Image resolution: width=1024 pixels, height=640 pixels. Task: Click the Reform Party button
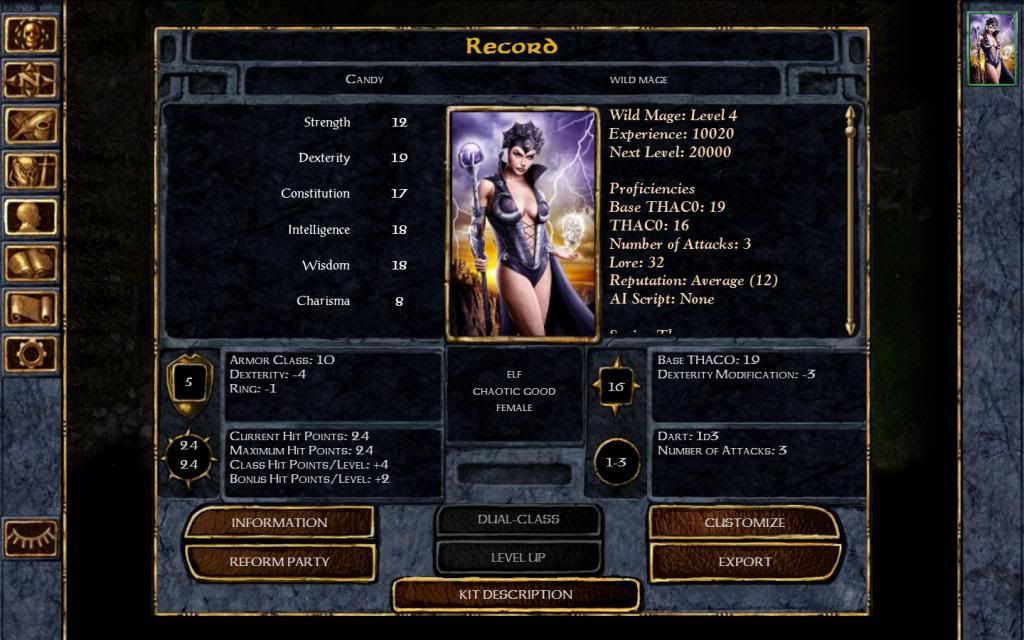click(279, 562)
